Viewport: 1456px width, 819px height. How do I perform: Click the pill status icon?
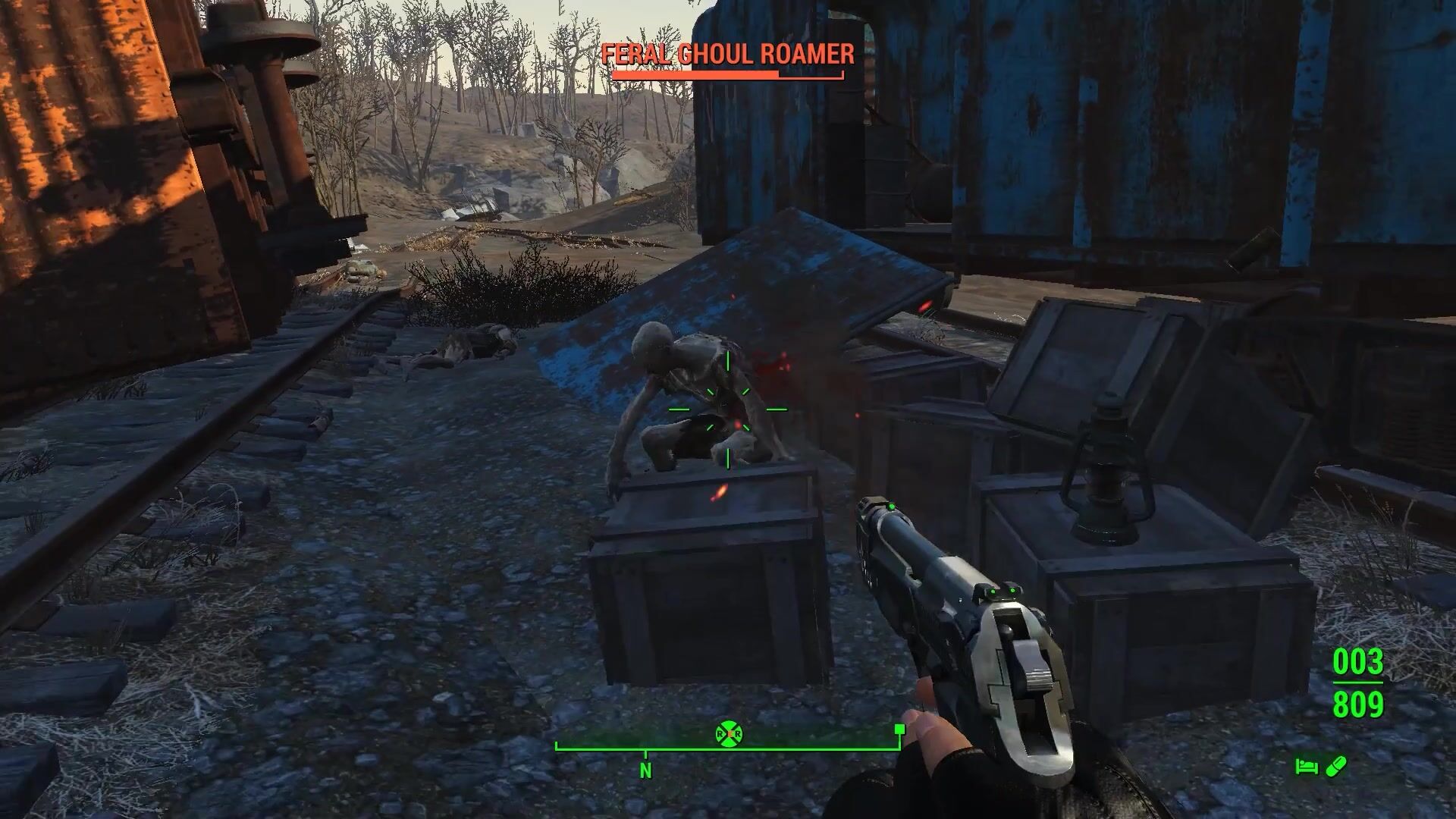click(x=1335, y=767)
